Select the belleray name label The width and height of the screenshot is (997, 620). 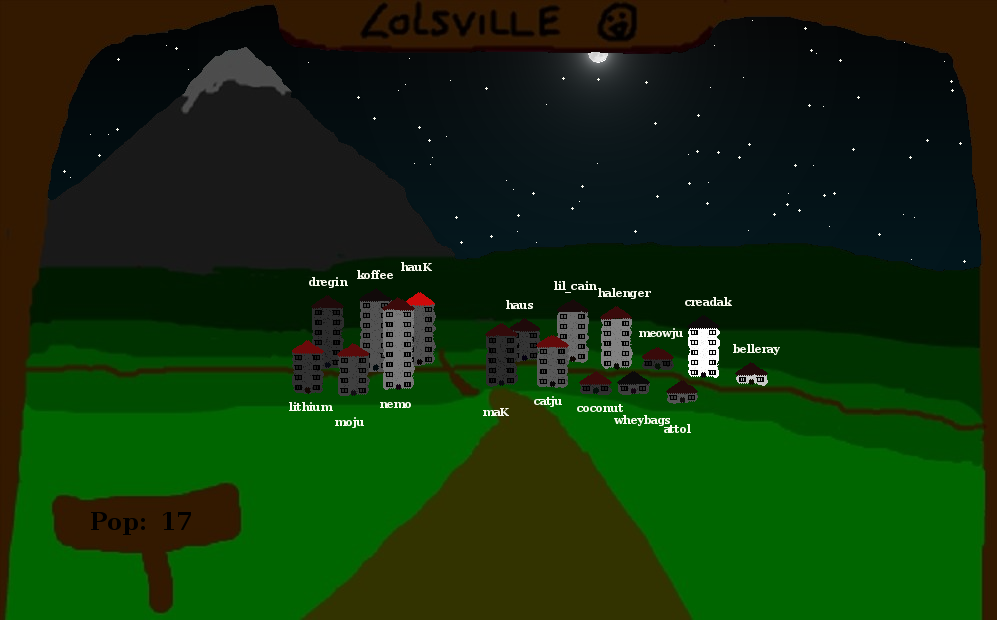[x=756, y=349]
